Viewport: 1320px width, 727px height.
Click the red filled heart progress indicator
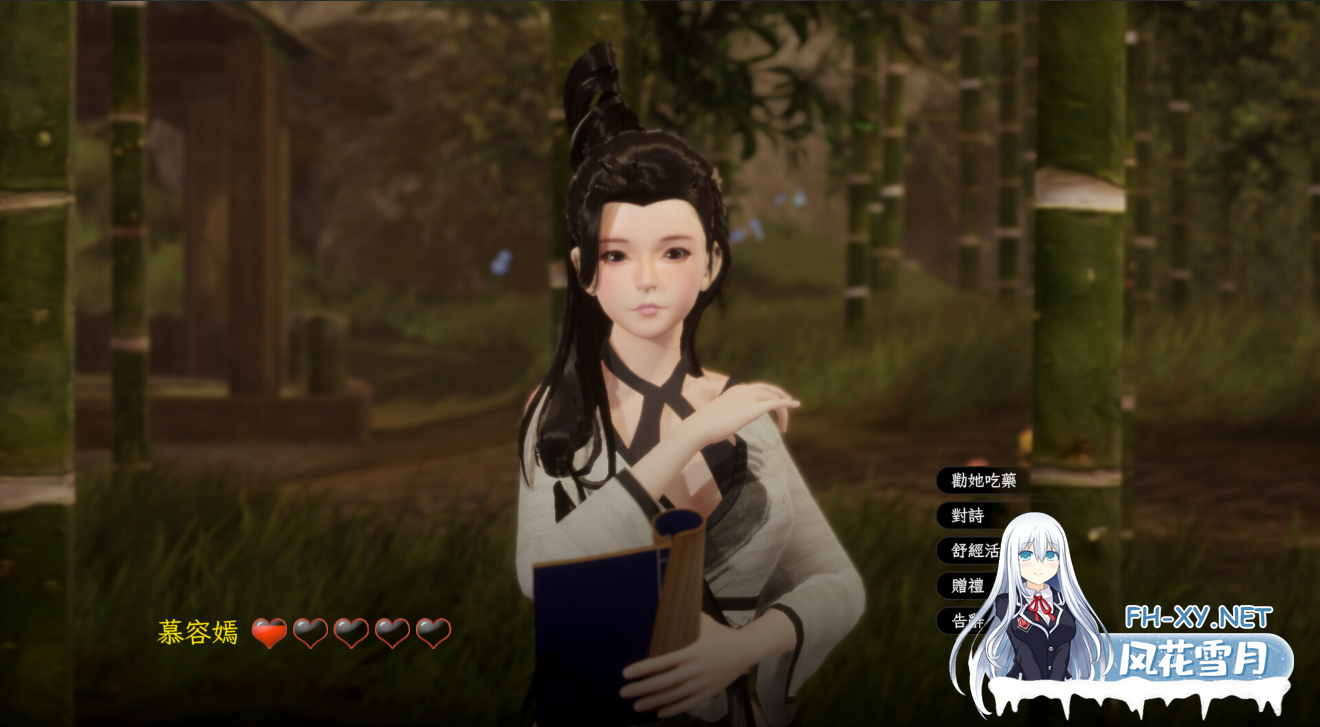(270, 632)
